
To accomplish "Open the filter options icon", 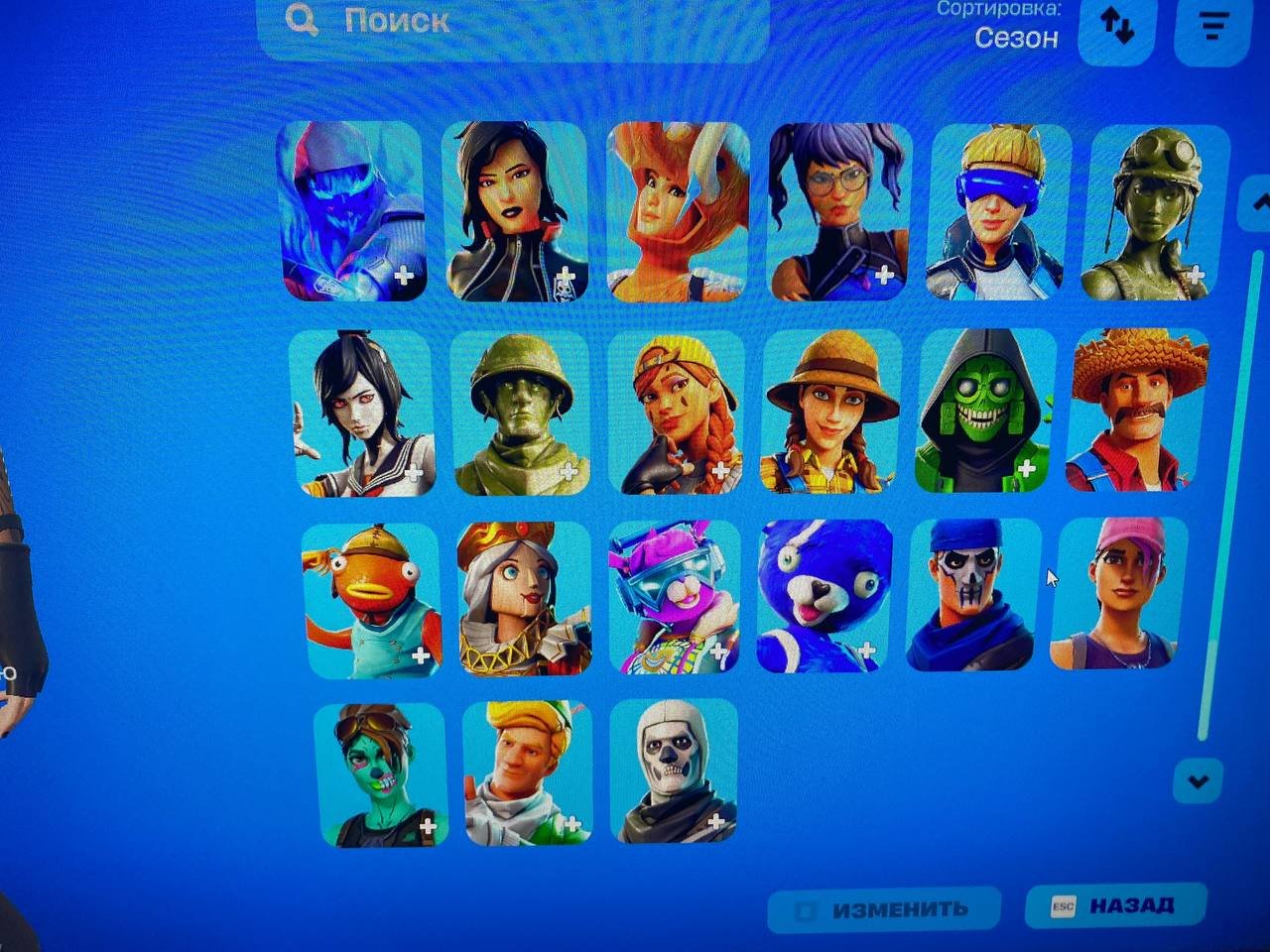I will tap(1210, 27).
